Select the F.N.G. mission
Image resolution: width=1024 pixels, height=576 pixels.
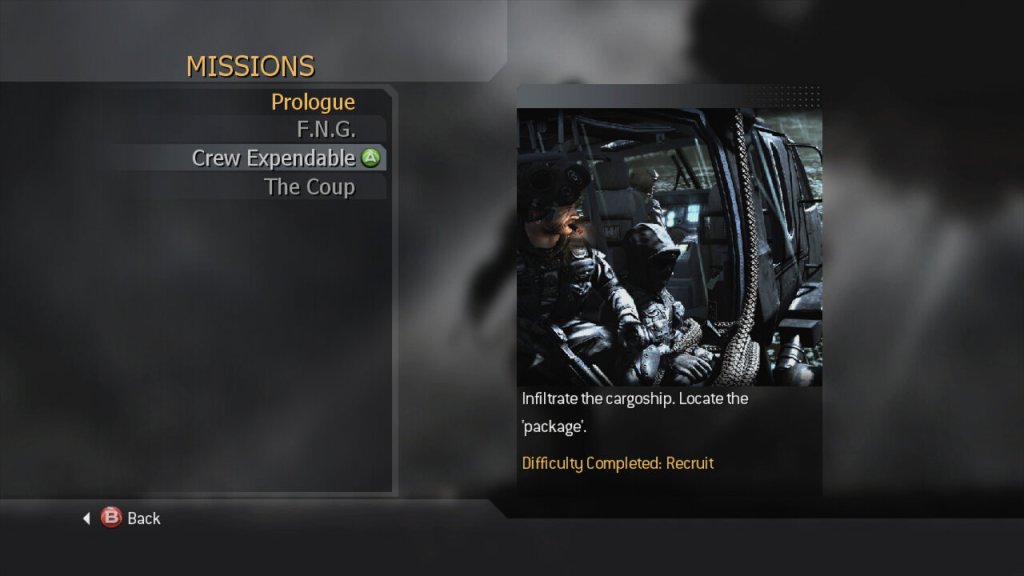coord(326,129)
